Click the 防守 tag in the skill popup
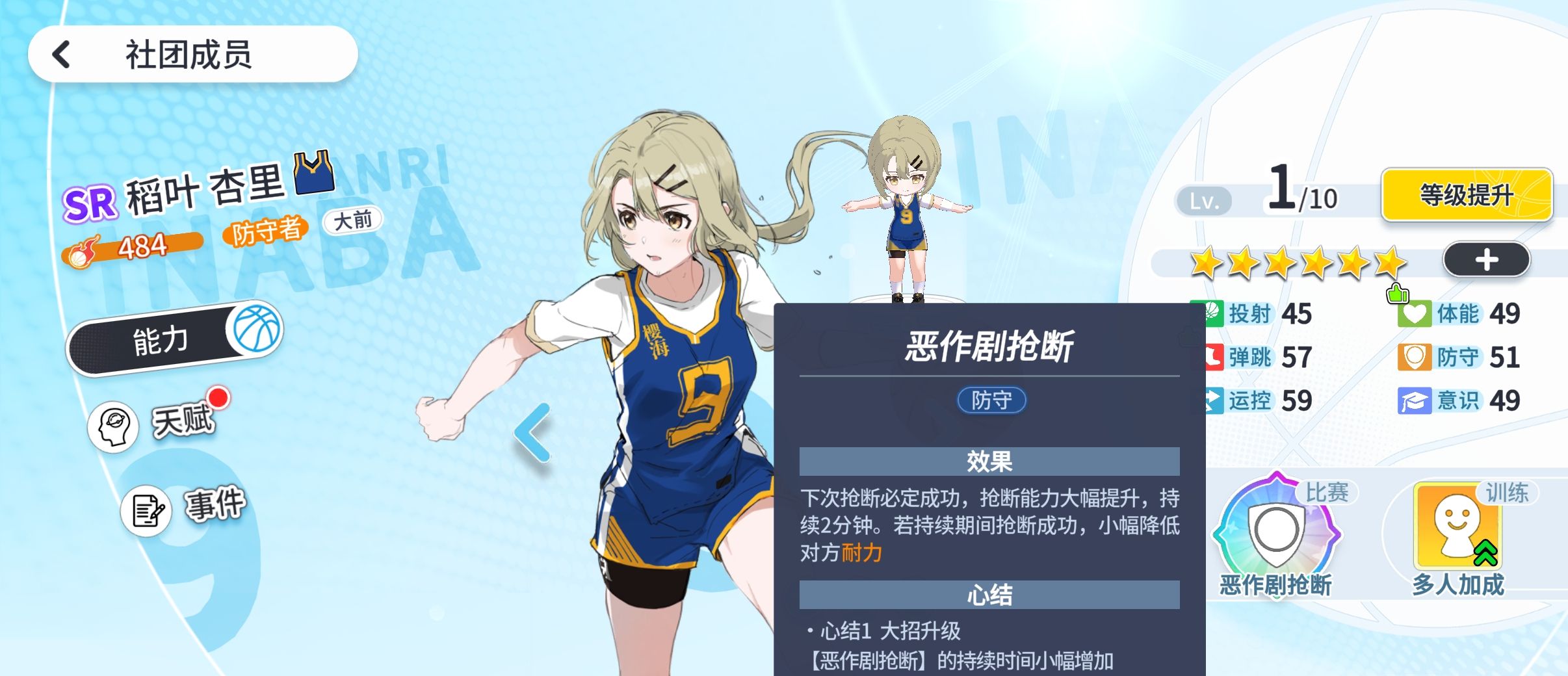Viewport: 1568px width, 676px height. 991,400
